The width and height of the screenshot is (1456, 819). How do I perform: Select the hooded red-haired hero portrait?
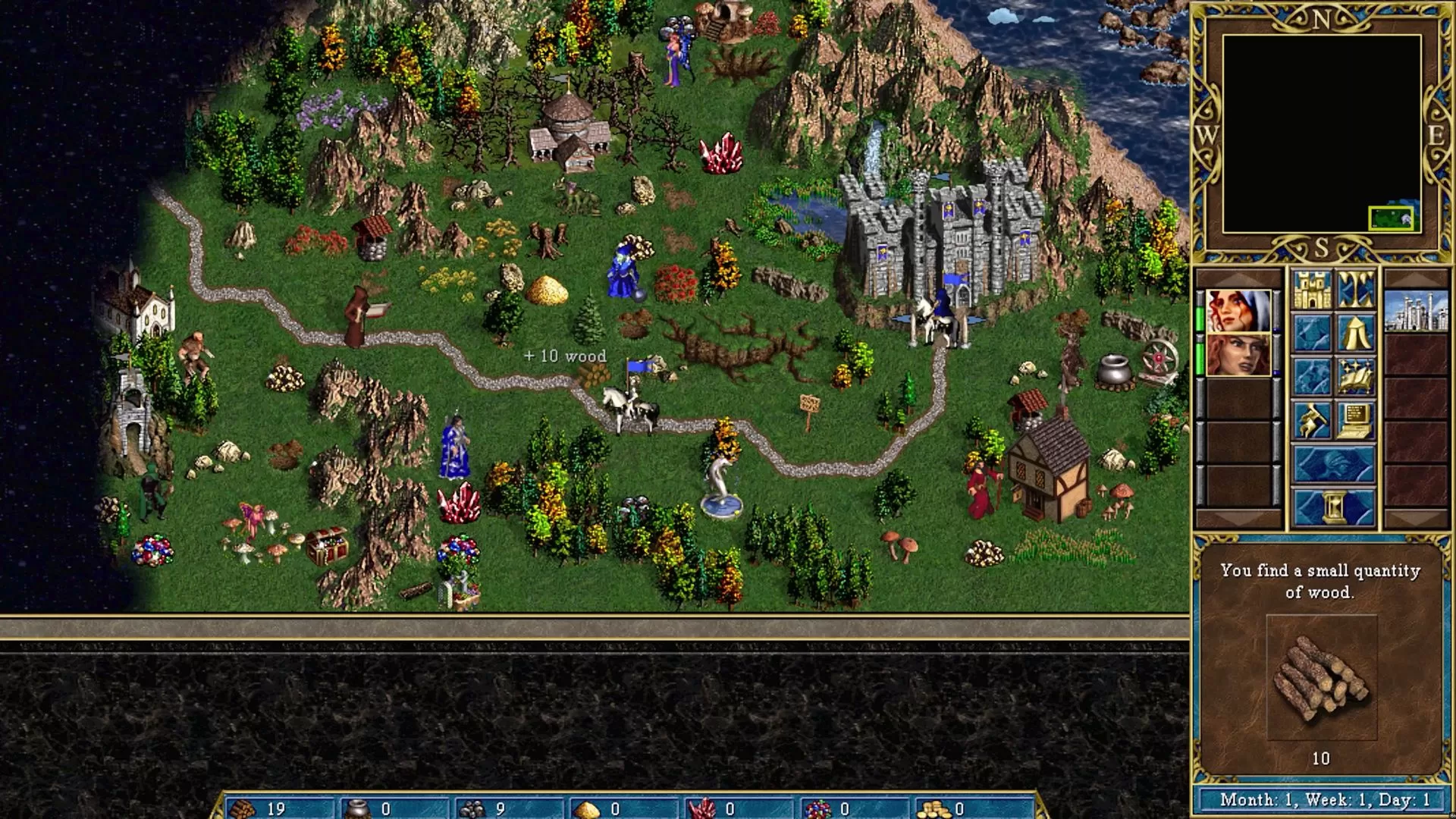(x=1238, y=311)
